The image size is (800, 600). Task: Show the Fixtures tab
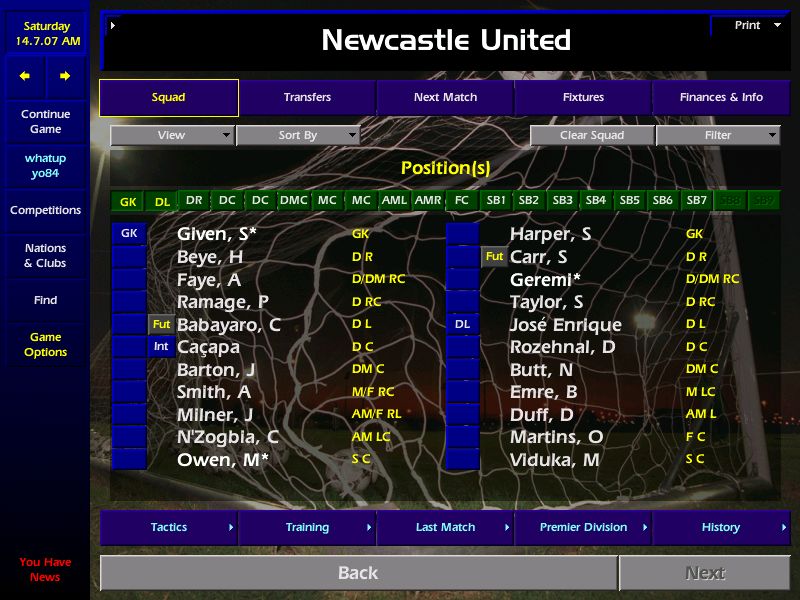[x=583, y=97]
